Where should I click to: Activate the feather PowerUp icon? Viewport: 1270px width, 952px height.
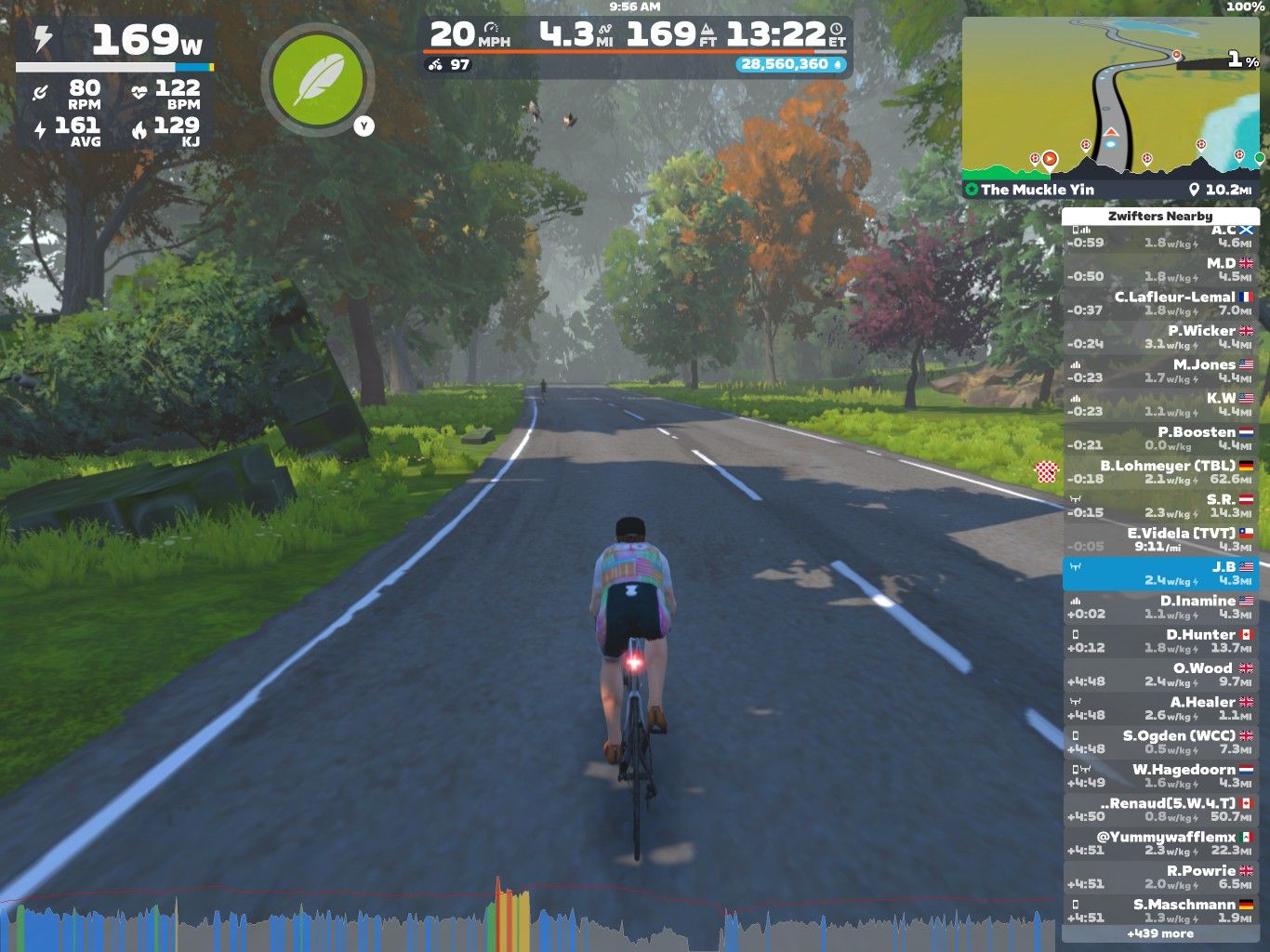point(318,80)
